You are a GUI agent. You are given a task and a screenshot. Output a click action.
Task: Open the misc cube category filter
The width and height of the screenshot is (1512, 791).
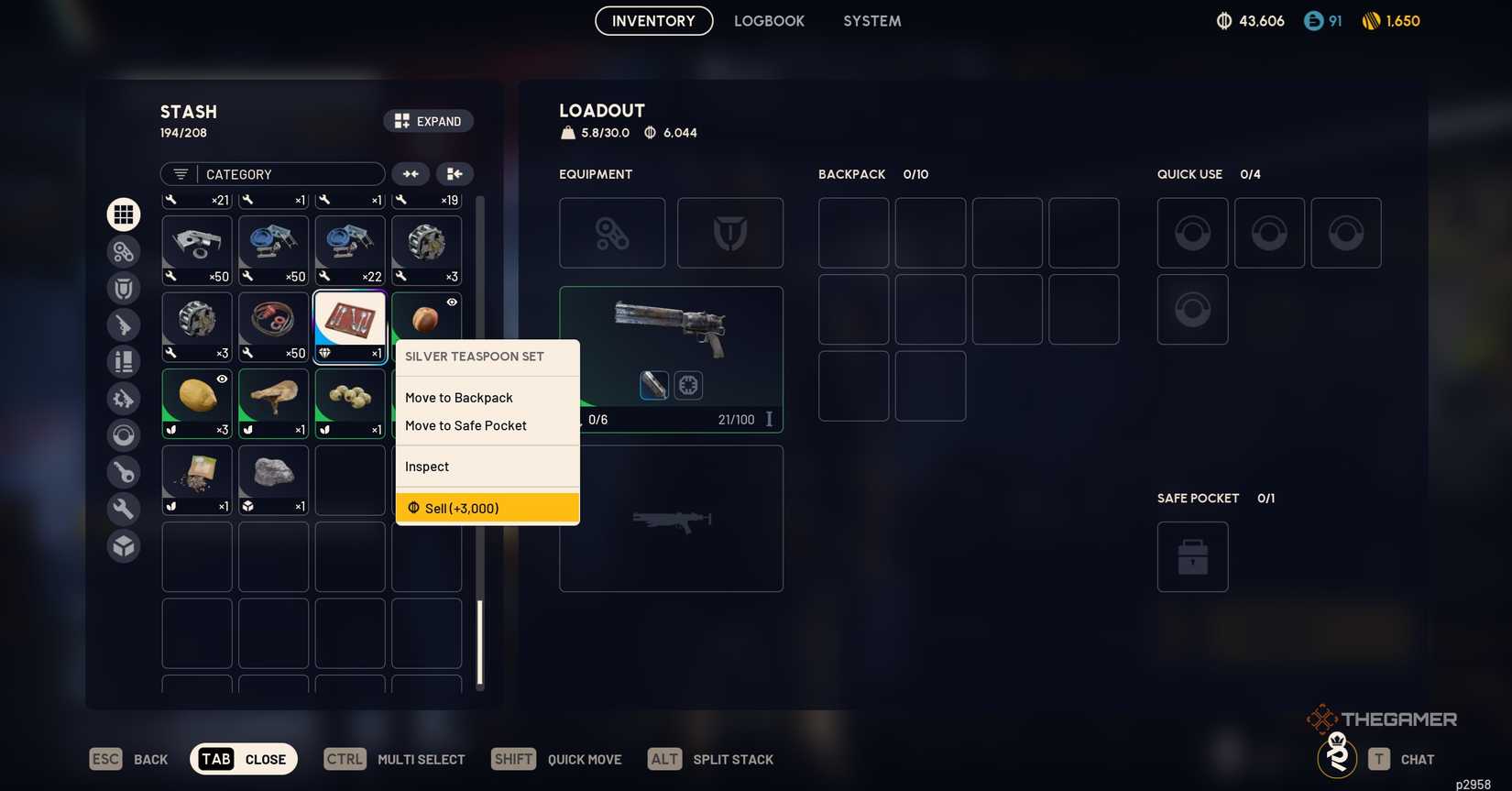124,545
